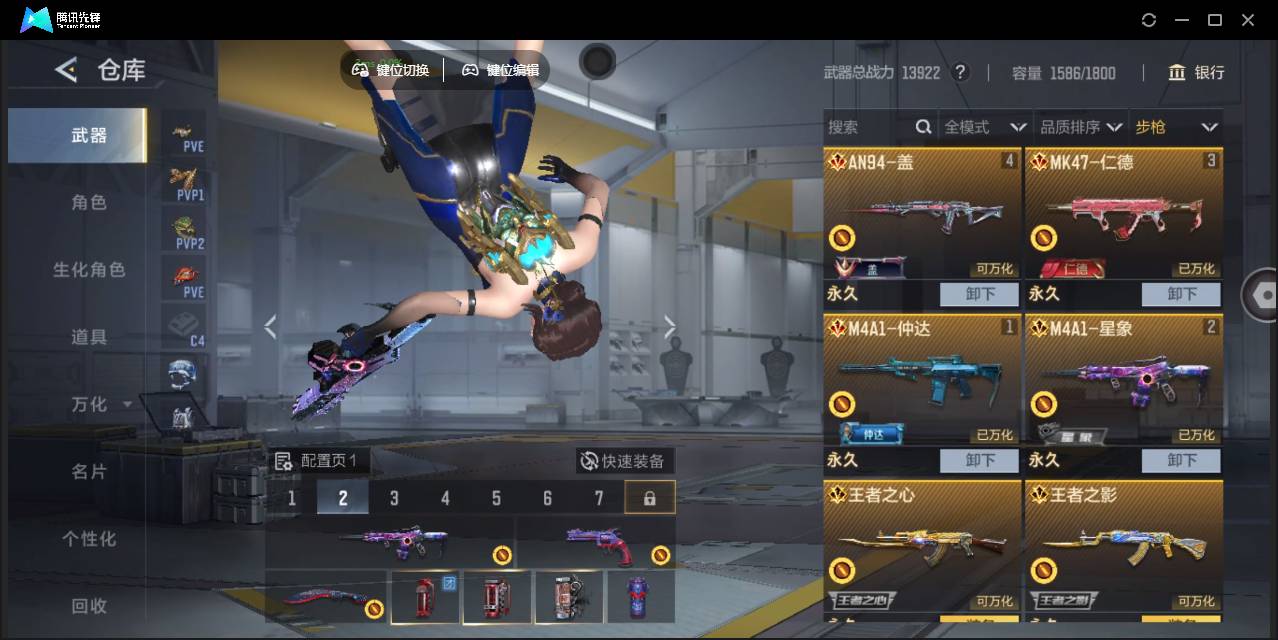Select the 道具 items tab
The height and width of the screenshot is (640, 1278).
click(89, 337)
